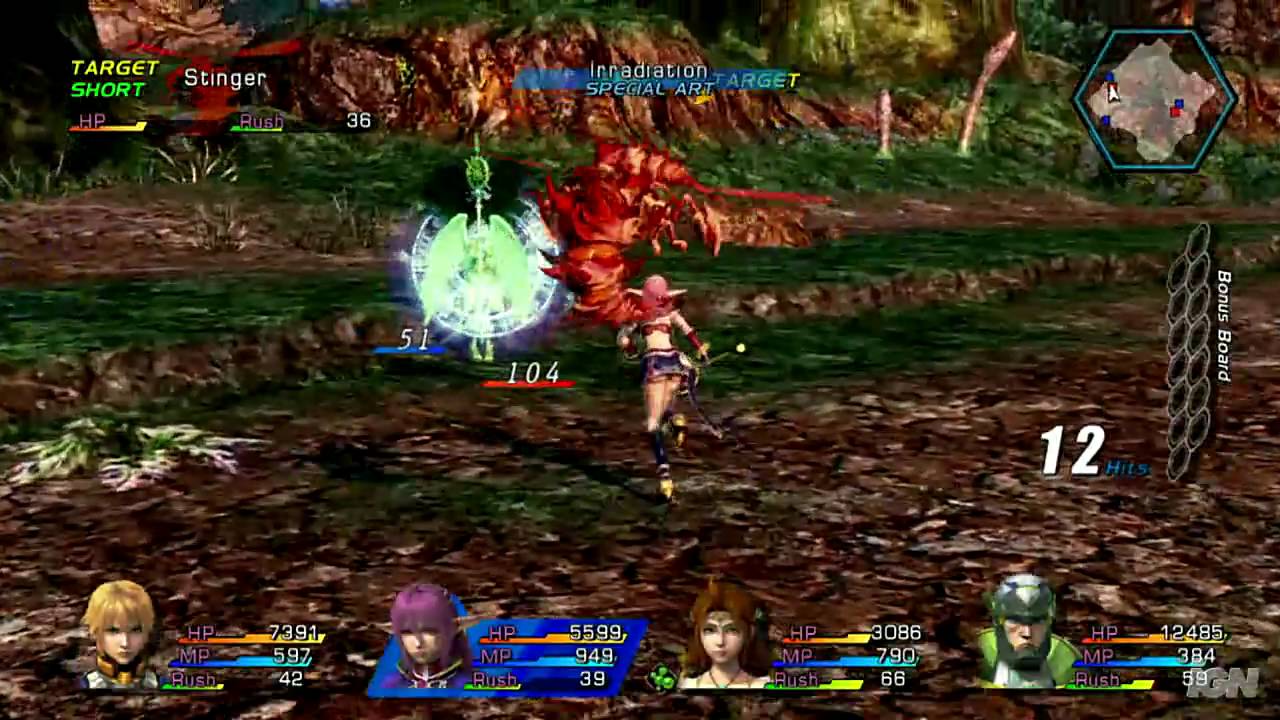Open the Bonus Board chain gauge

pos(1190,352)
